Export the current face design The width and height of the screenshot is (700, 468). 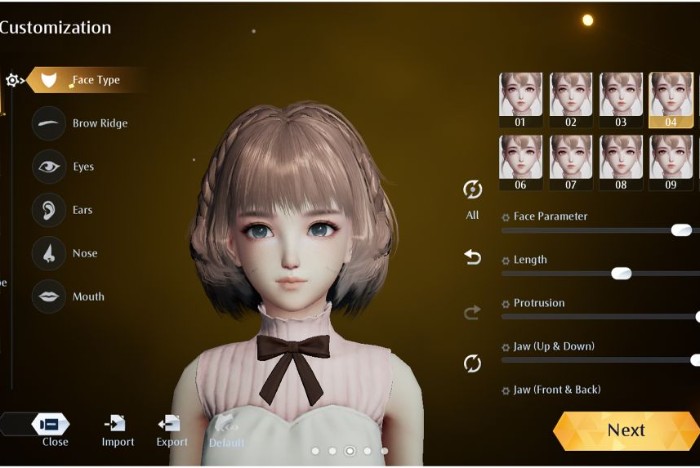[x=171, y=428]
